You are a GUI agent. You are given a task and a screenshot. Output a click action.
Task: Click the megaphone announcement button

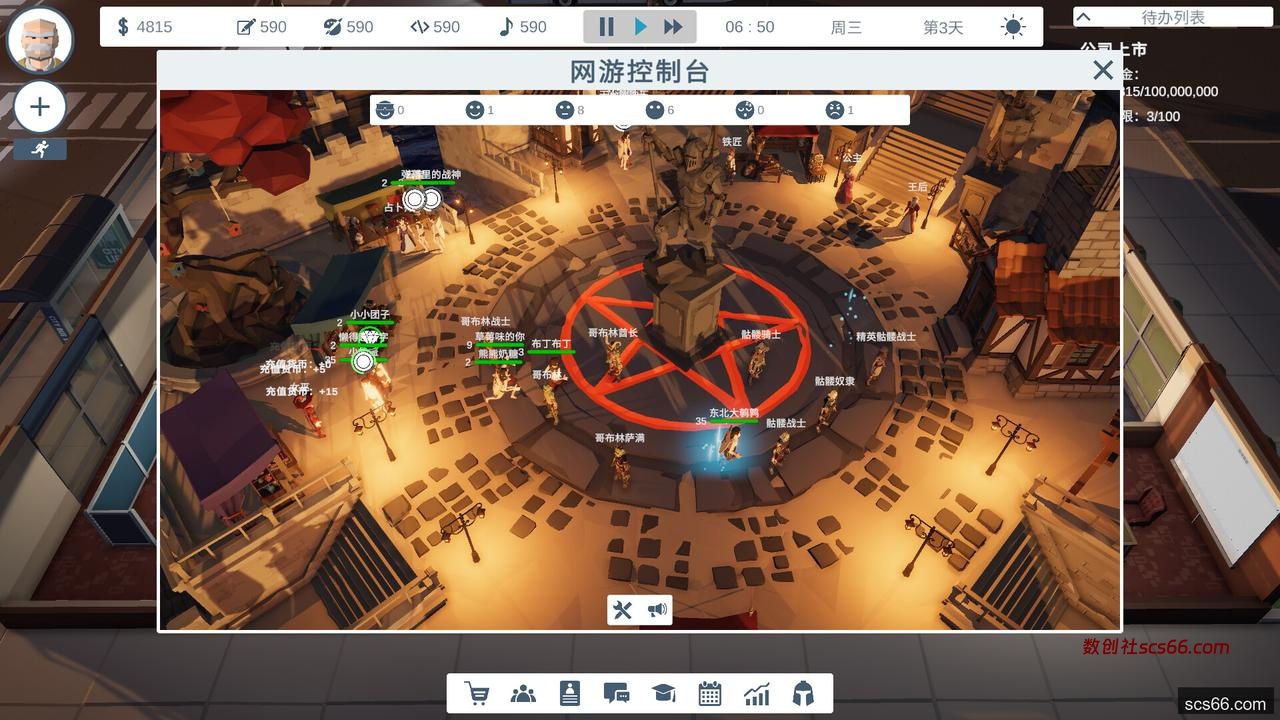pyautogui.click(x=656, y=610)
